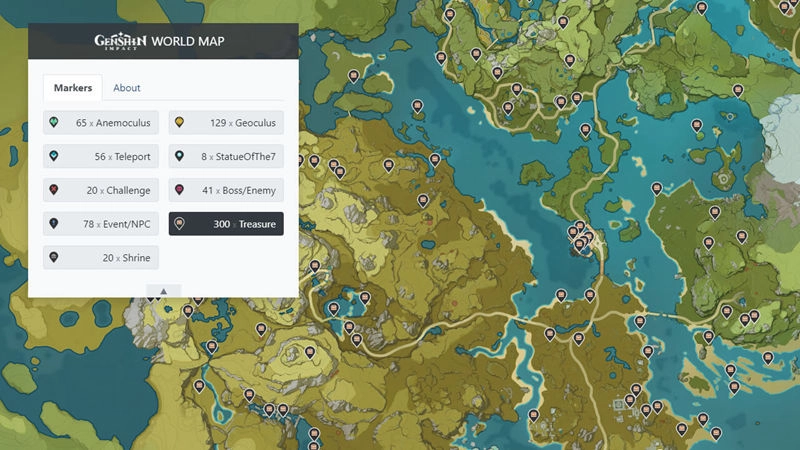Show or hide Teleport markers
Viewport: 800px width, 450px height.
pos(101,157)
